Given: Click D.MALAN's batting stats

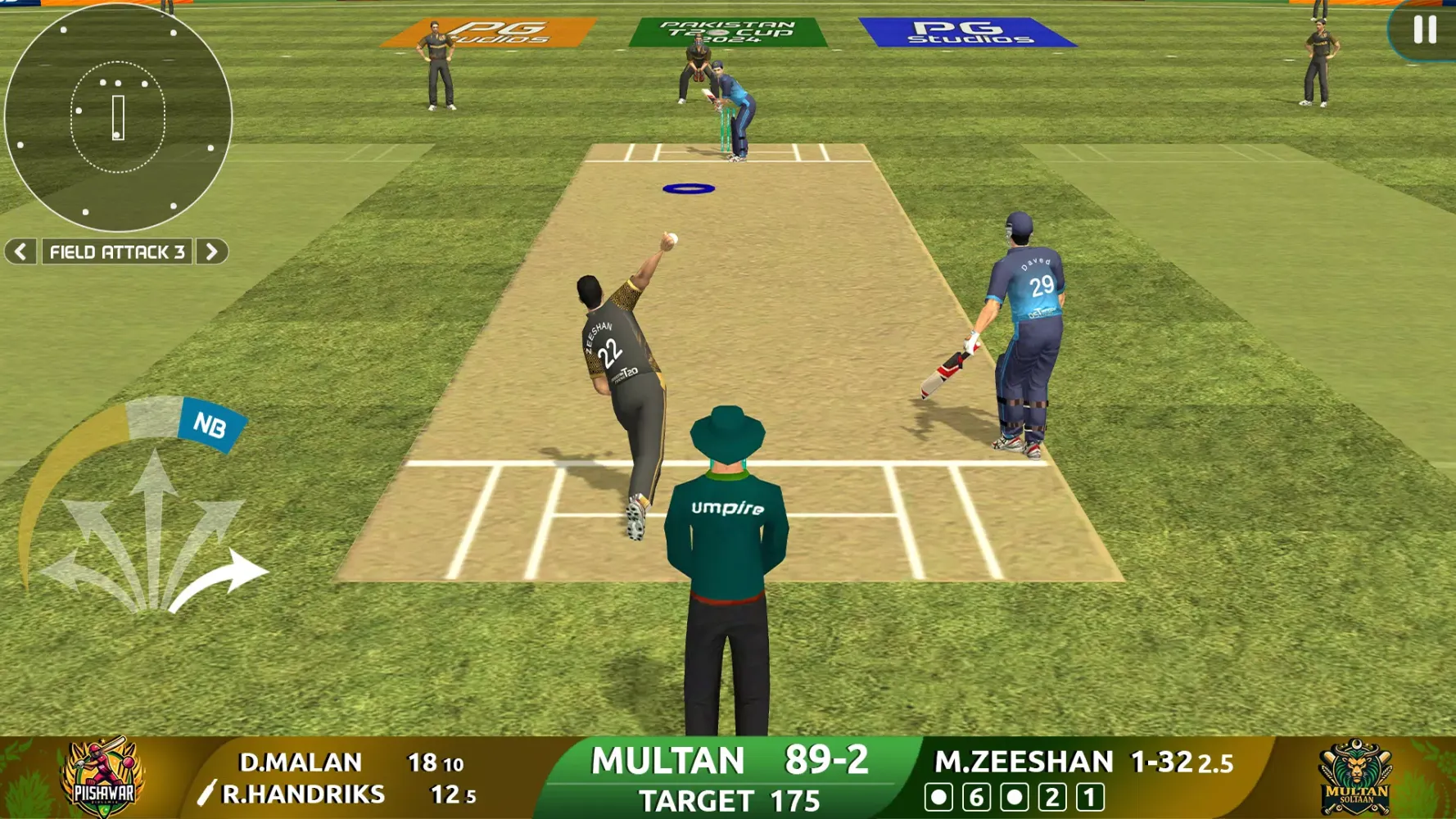Looking at the screenshot, I should 344,761.
